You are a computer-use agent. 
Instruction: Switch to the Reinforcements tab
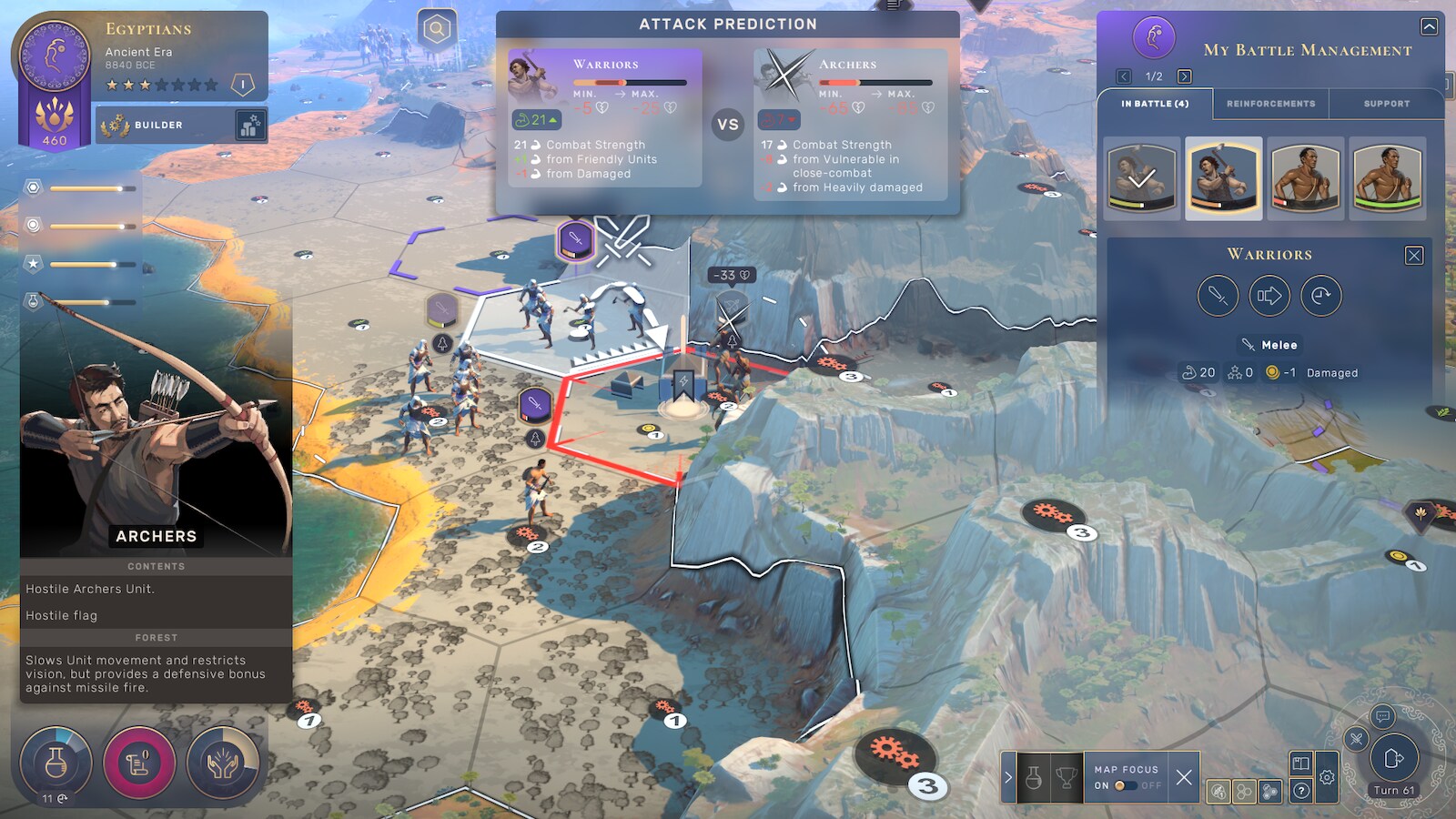click(x=1270, y=104)
